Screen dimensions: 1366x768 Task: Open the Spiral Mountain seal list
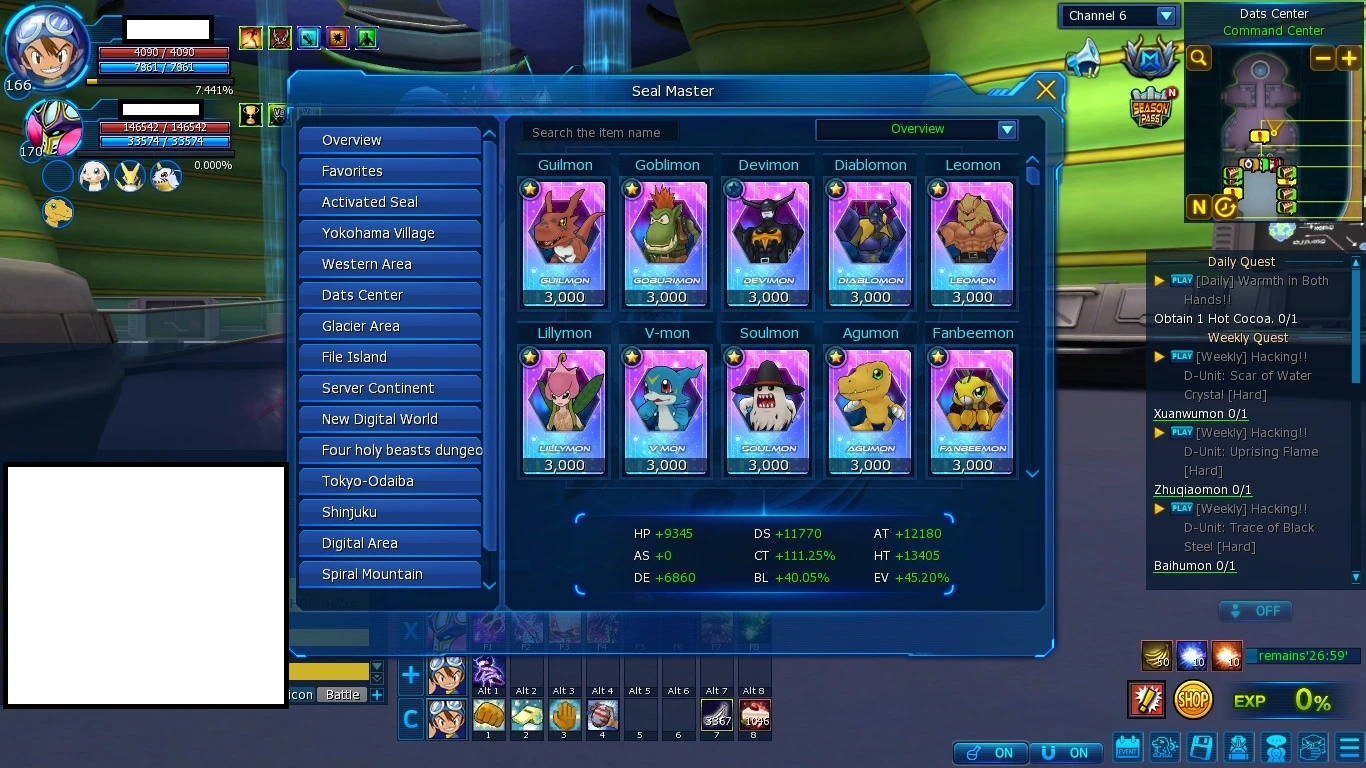point(389,574)
